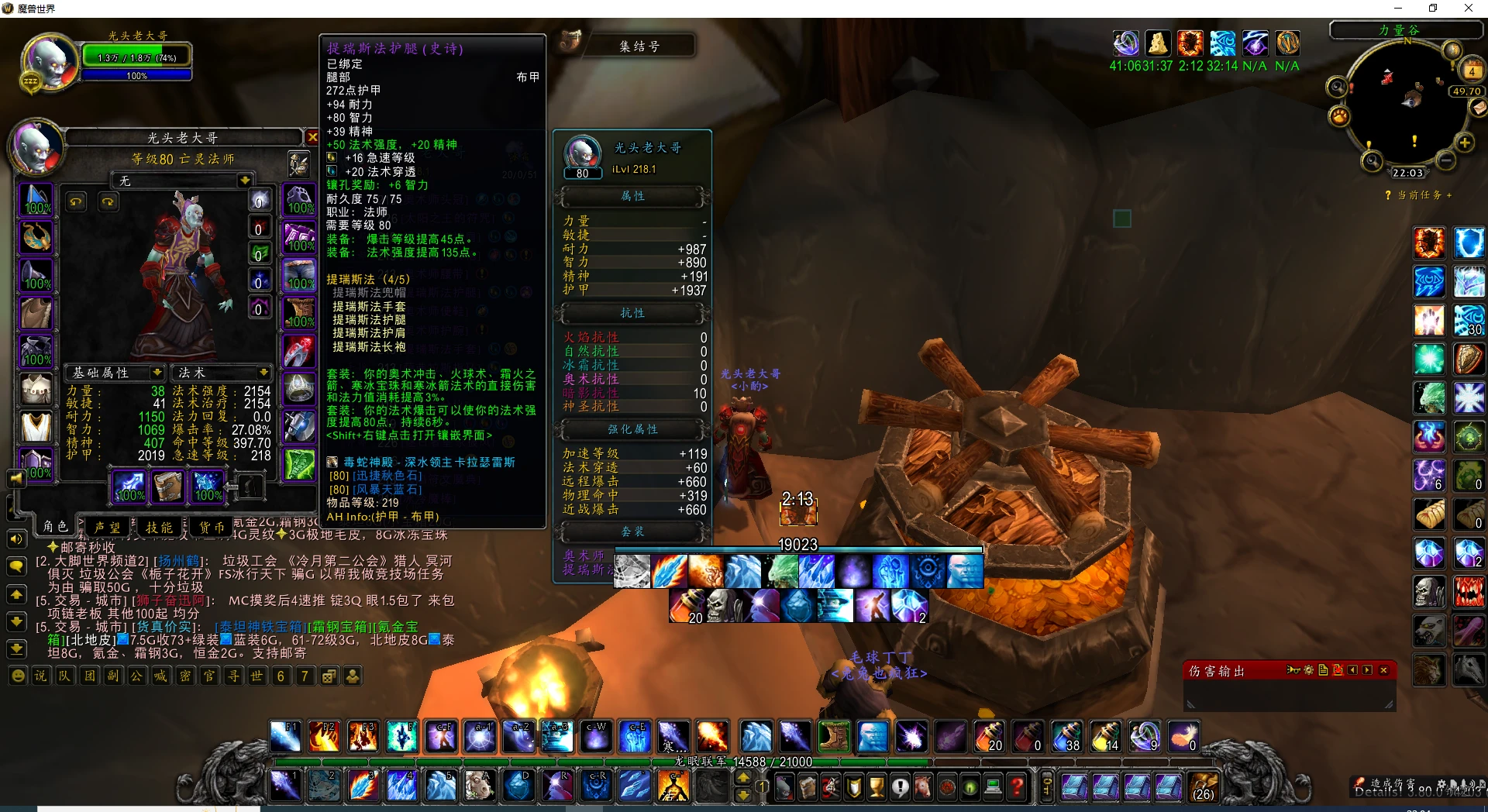Zoom out on the minimap
Screen dimensions: 1488x812
[1446, 160]
